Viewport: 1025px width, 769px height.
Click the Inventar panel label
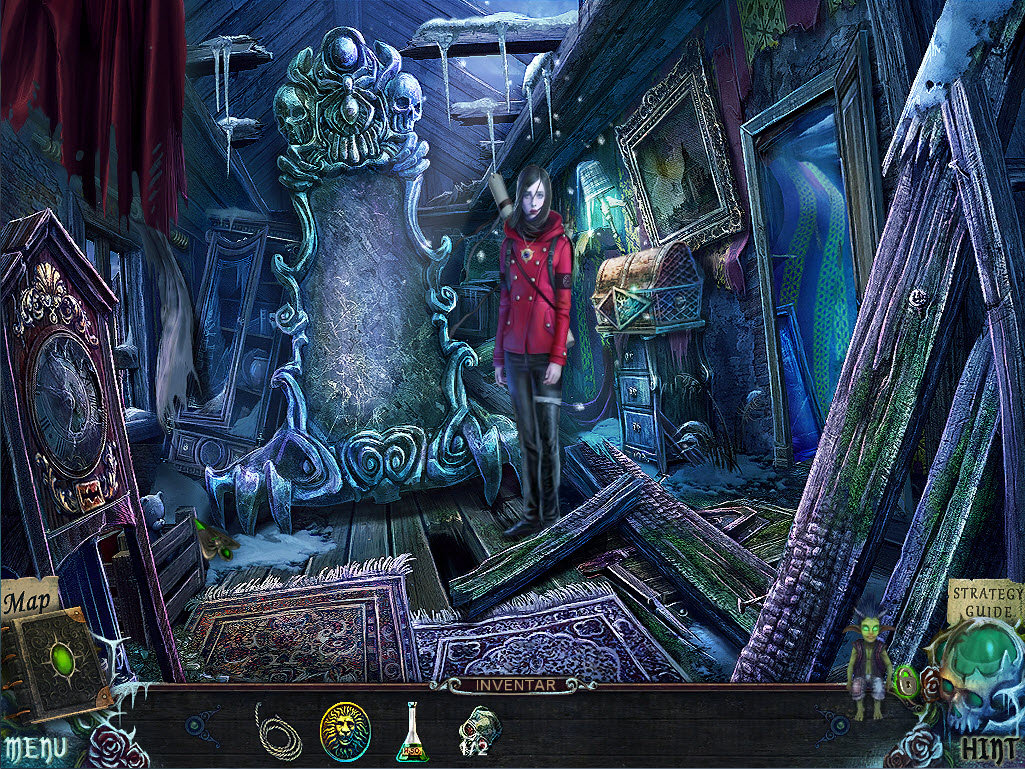(x=512, y=686)
